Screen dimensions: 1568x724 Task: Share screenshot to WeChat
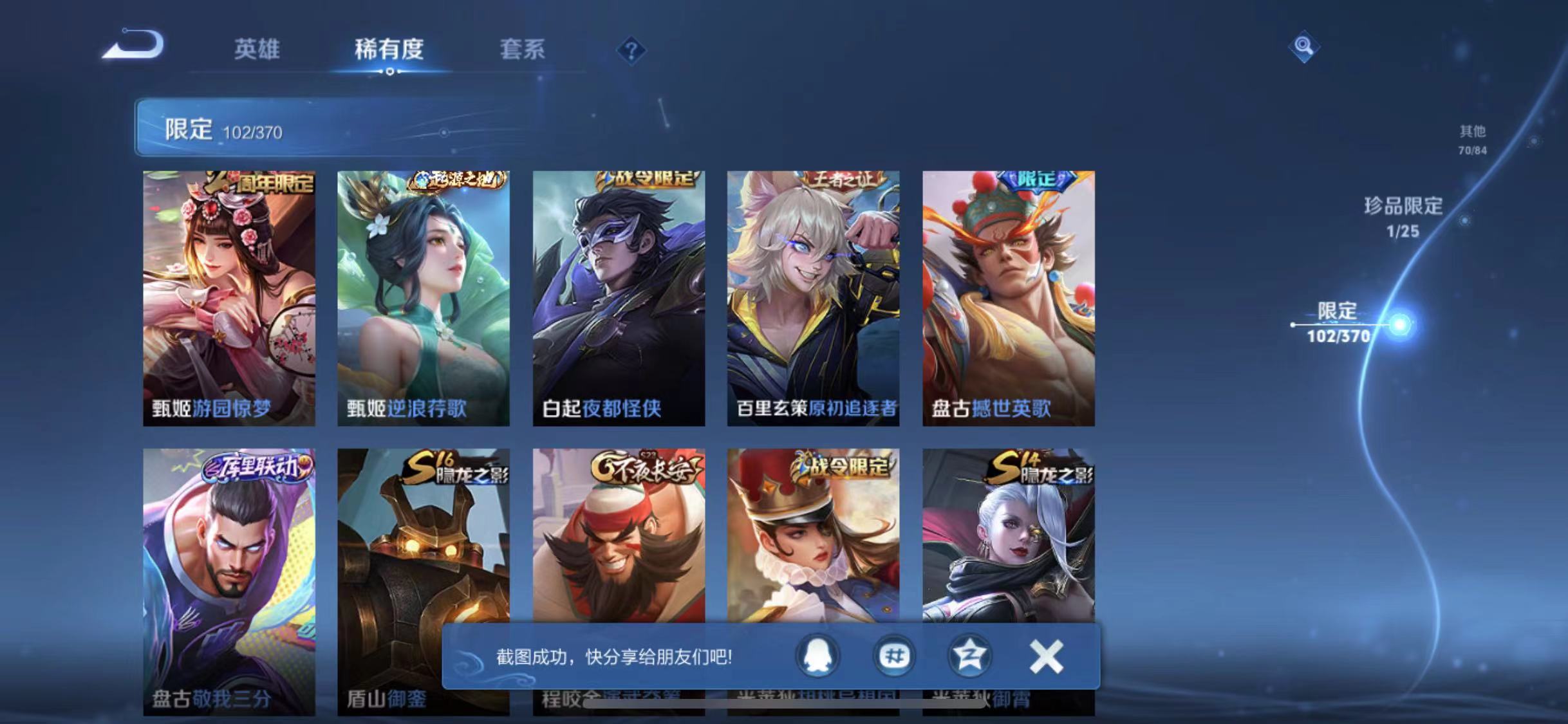click(x=894, y=656)
